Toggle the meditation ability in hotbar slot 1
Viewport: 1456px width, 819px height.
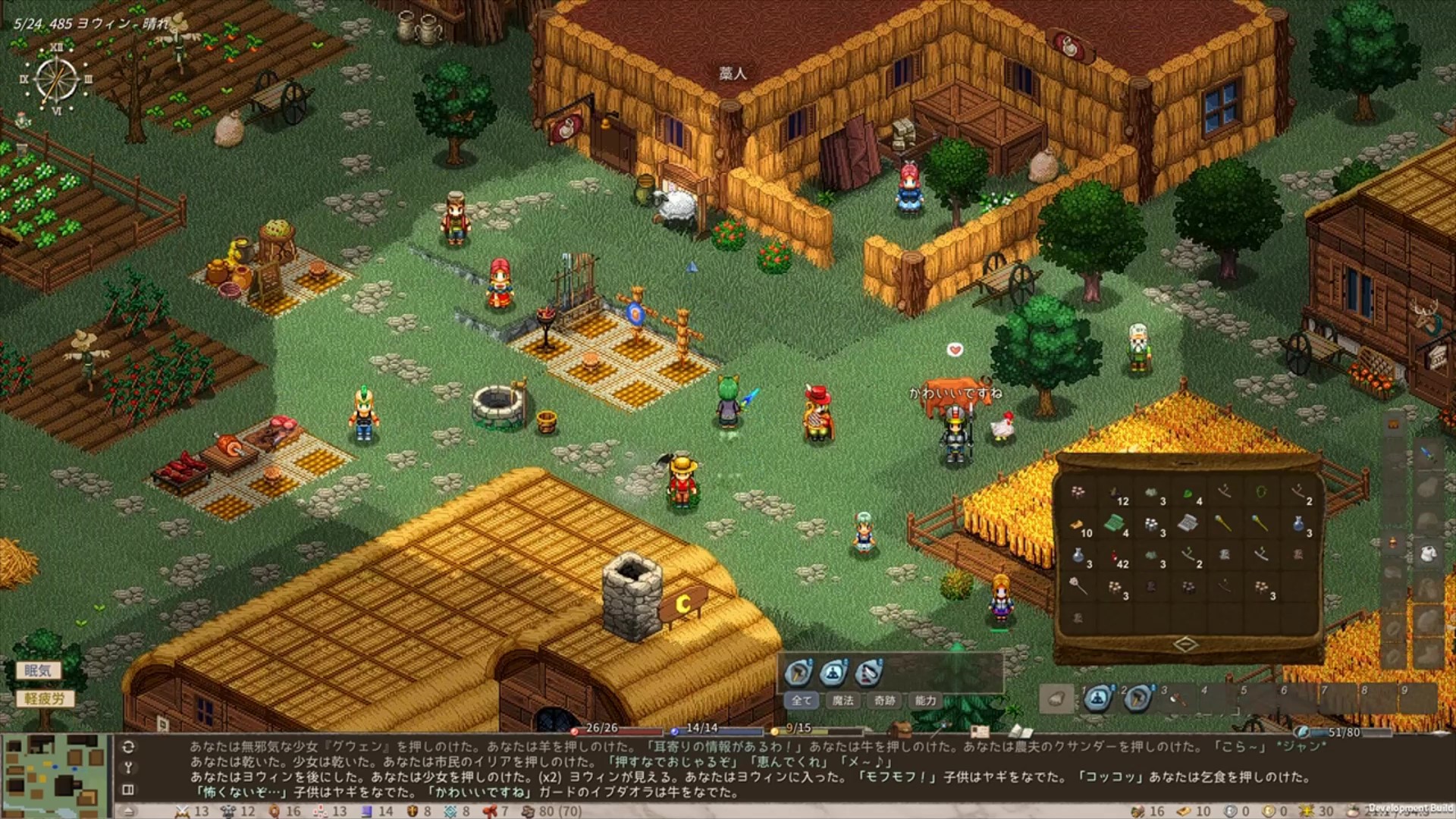1097,701
